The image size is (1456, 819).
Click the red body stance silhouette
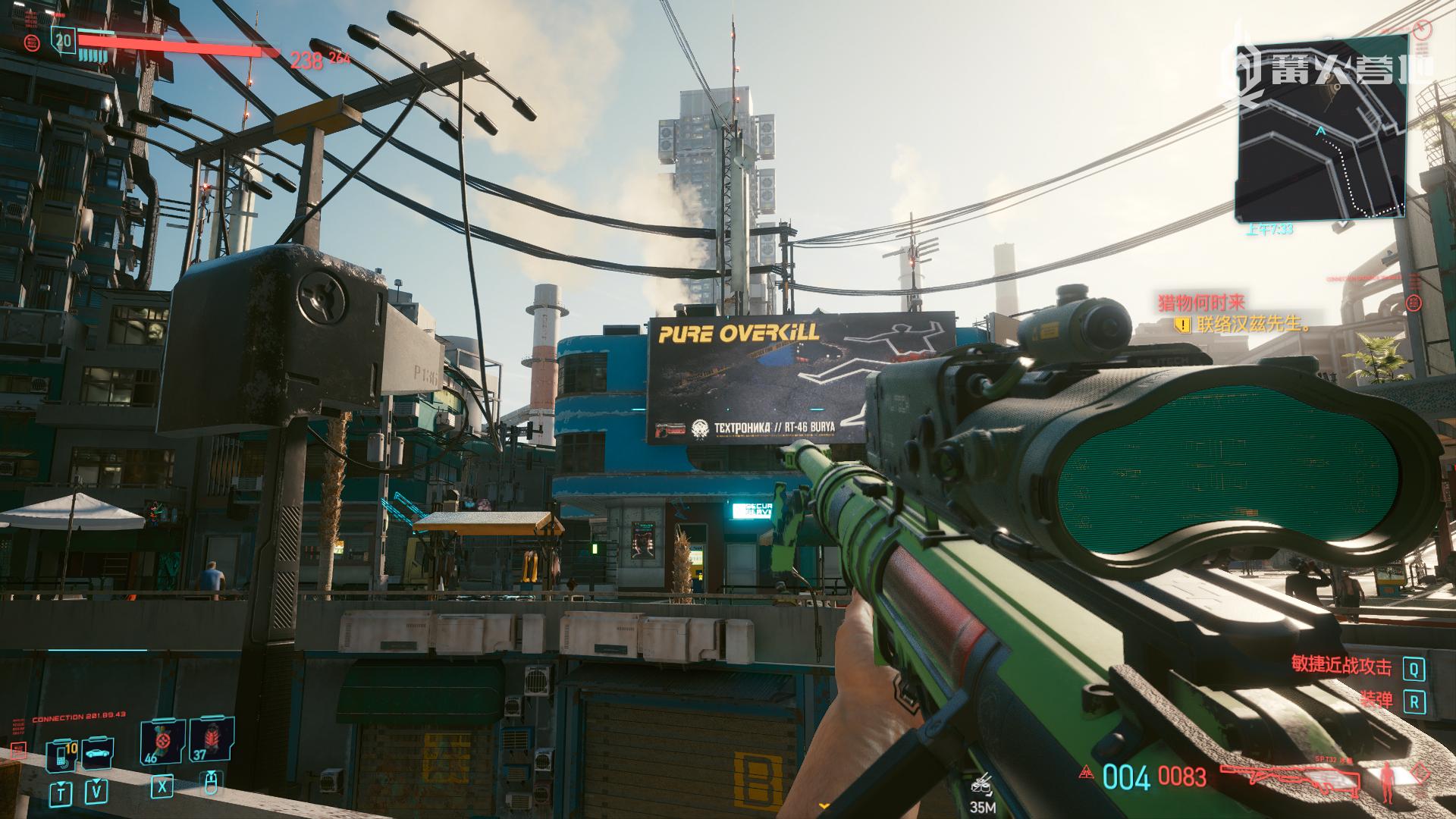tap(1389, 783)
